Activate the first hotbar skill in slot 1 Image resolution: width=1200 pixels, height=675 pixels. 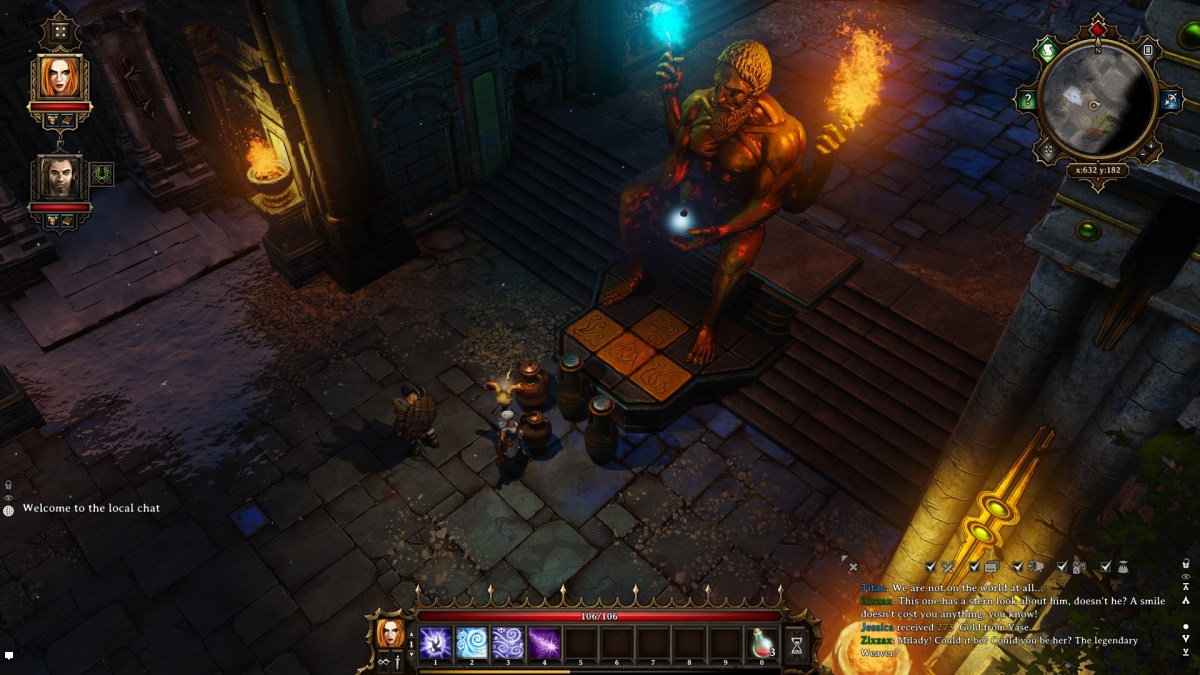(x=434, y=641)
